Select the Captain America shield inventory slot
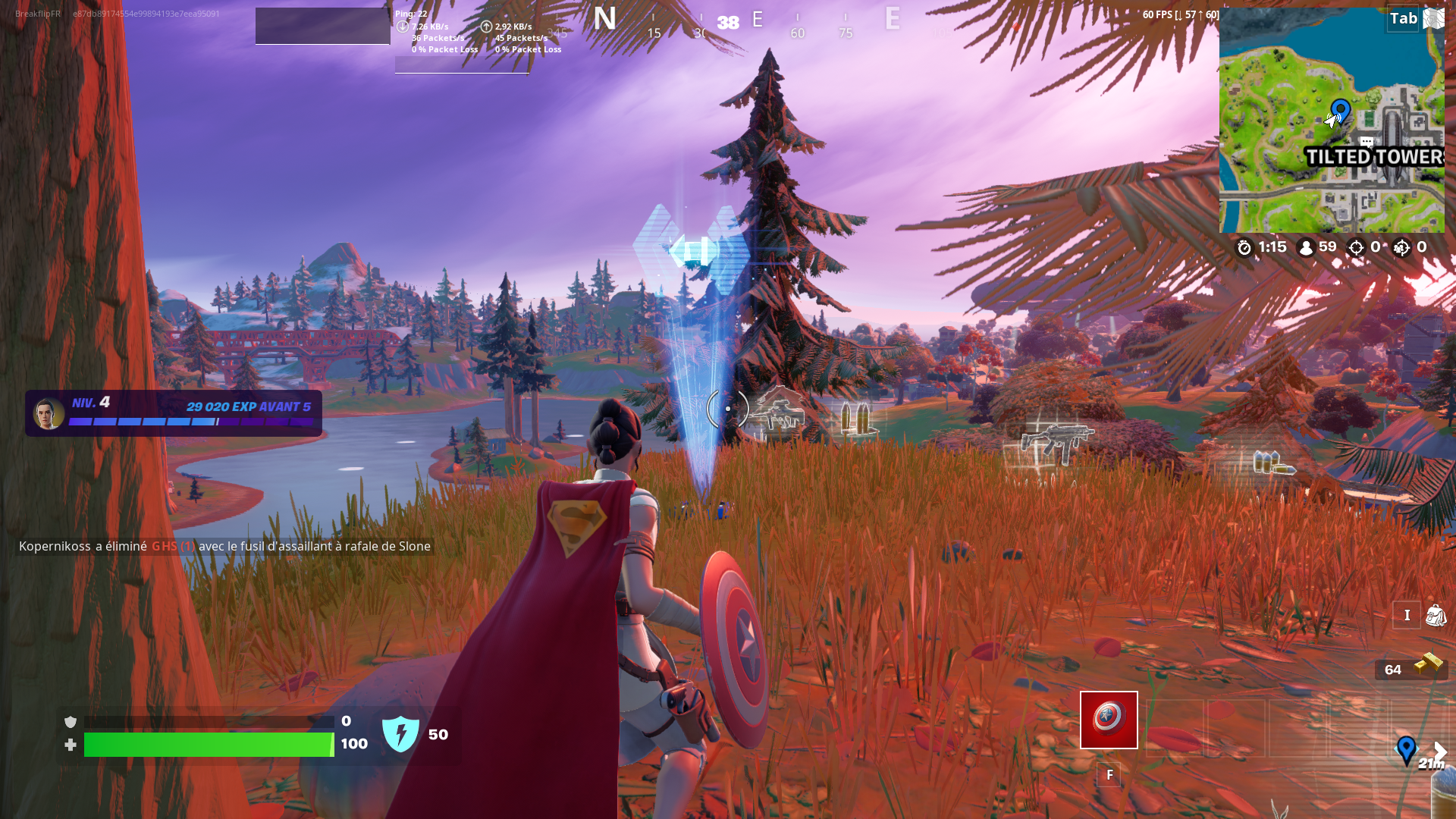 tap(1109, 720)
